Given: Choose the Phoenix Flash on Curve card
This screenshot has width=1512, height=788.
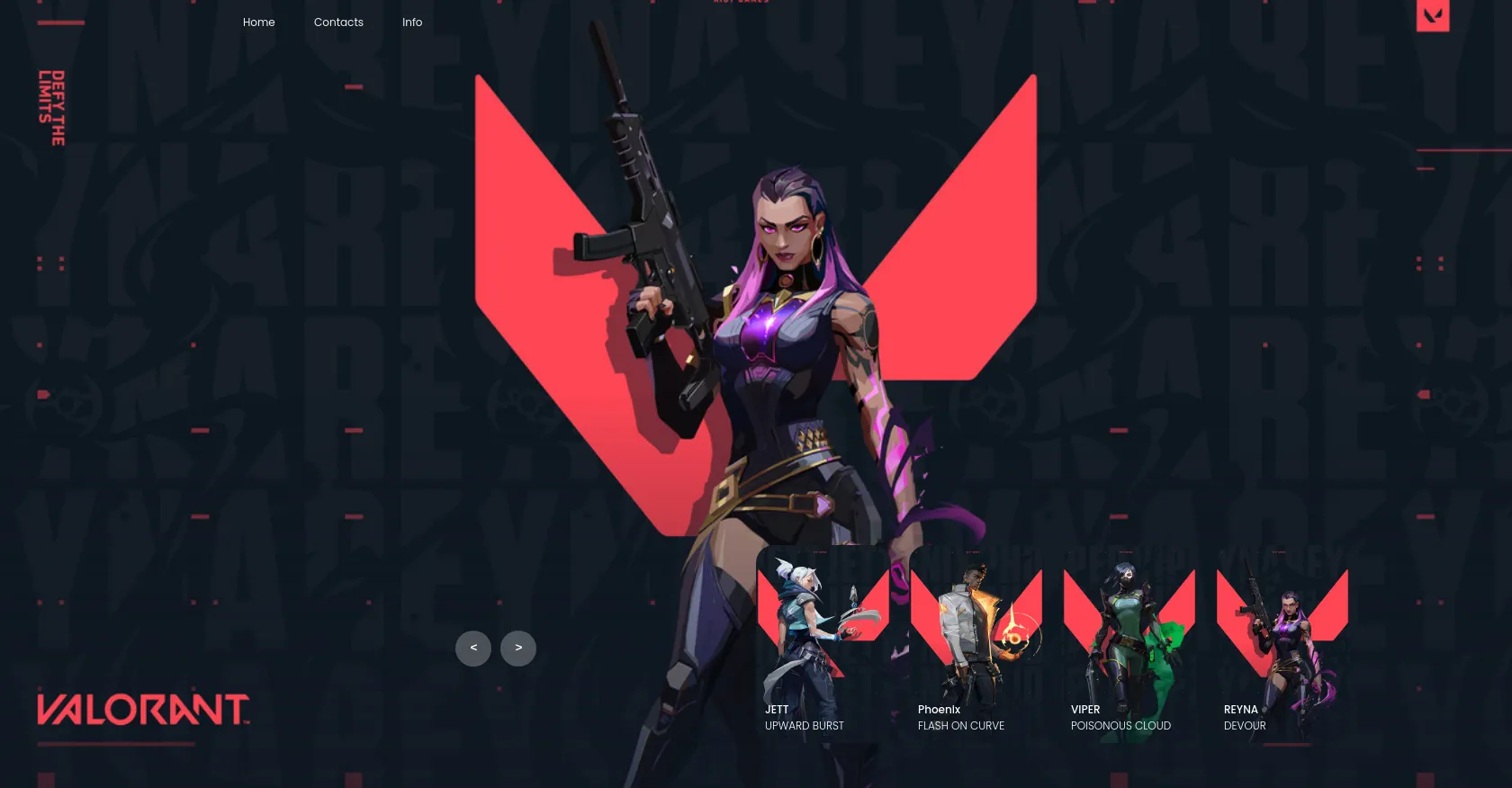Looking at the screenshot, I should (x=976, y=644).
